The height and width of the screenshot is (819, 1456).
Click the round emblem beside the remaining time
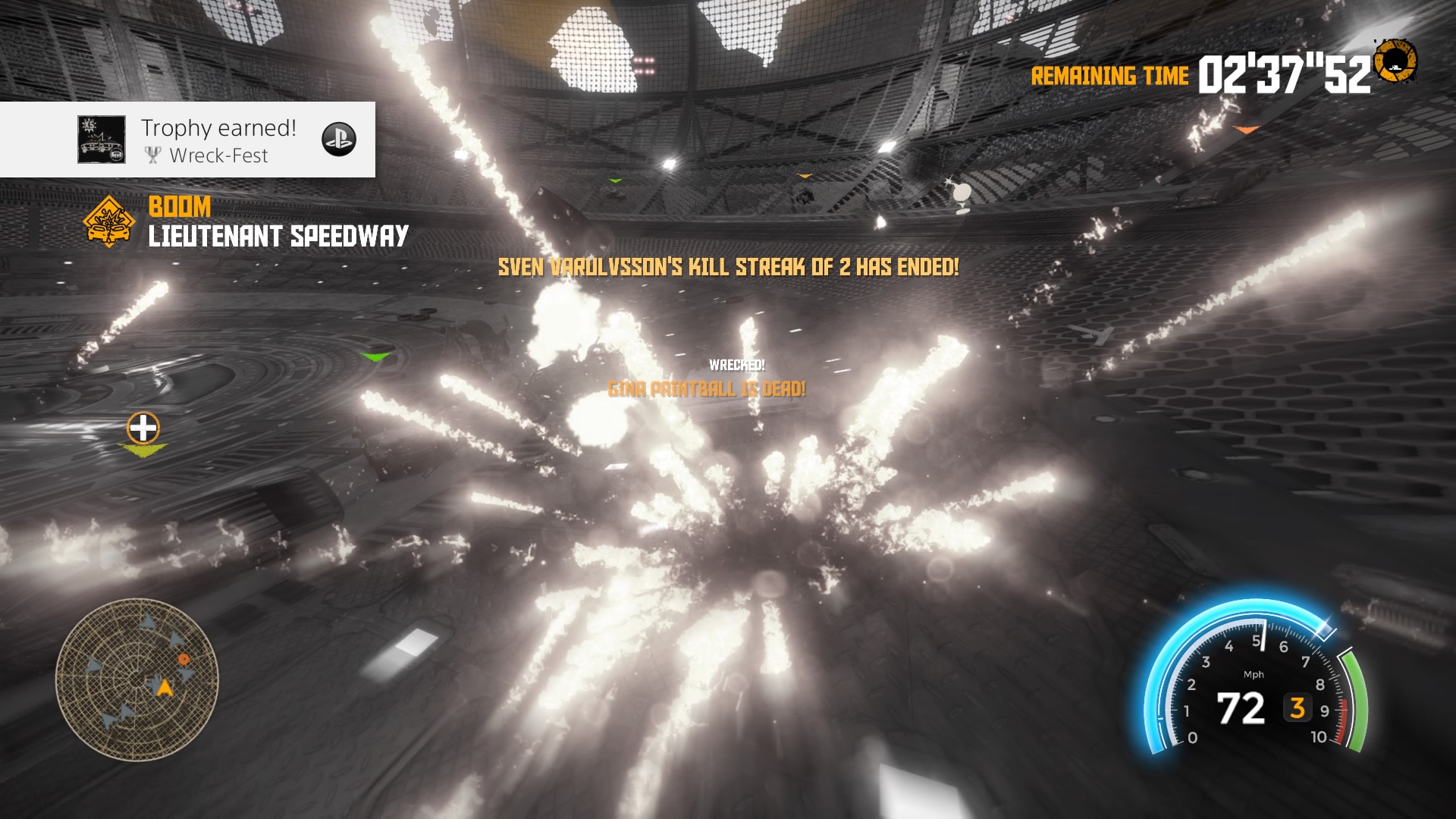[x=1395, y=62]
